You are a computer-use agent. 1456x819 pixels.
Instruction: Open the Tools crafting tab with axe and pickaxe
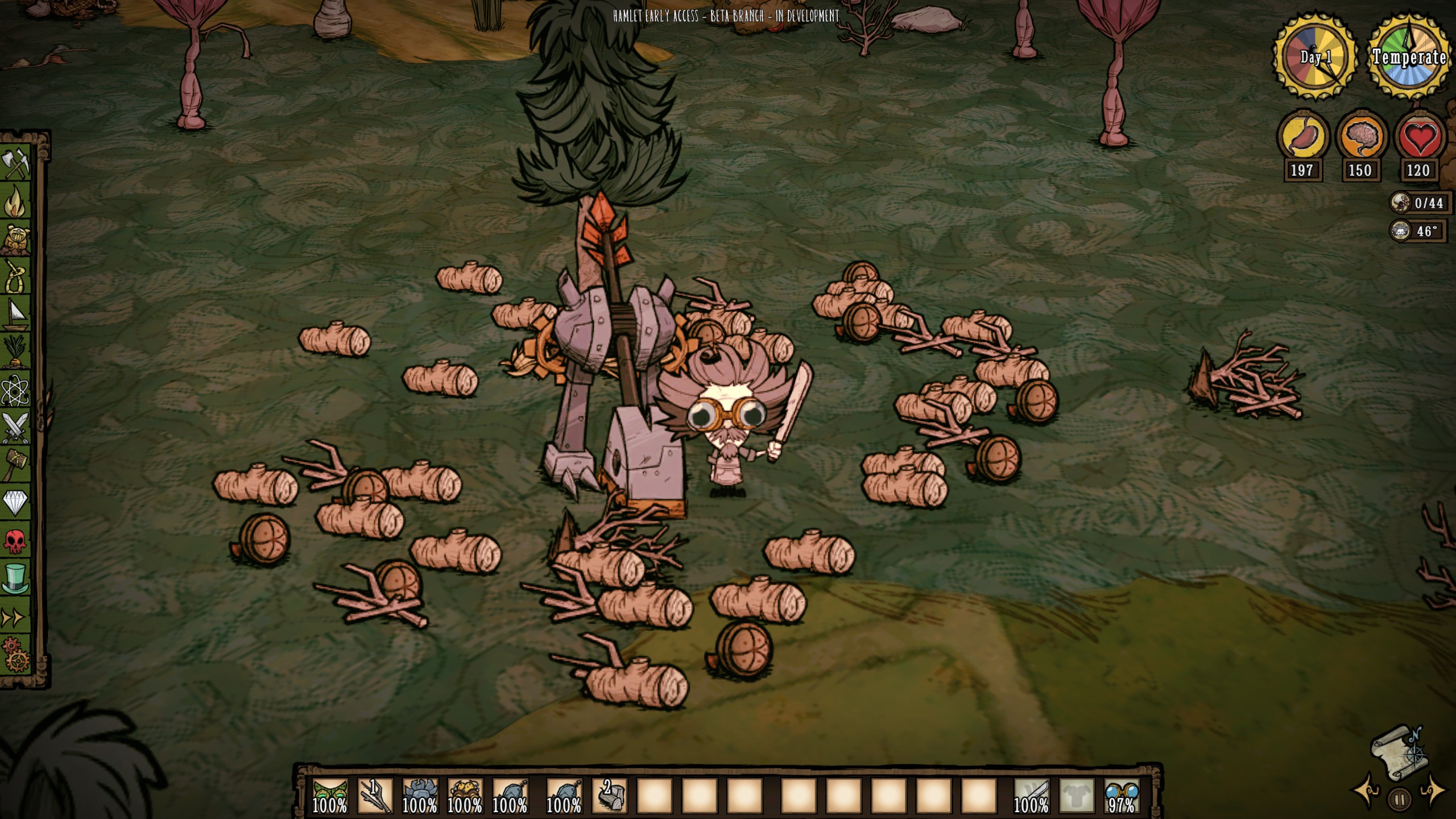[16, 164]
